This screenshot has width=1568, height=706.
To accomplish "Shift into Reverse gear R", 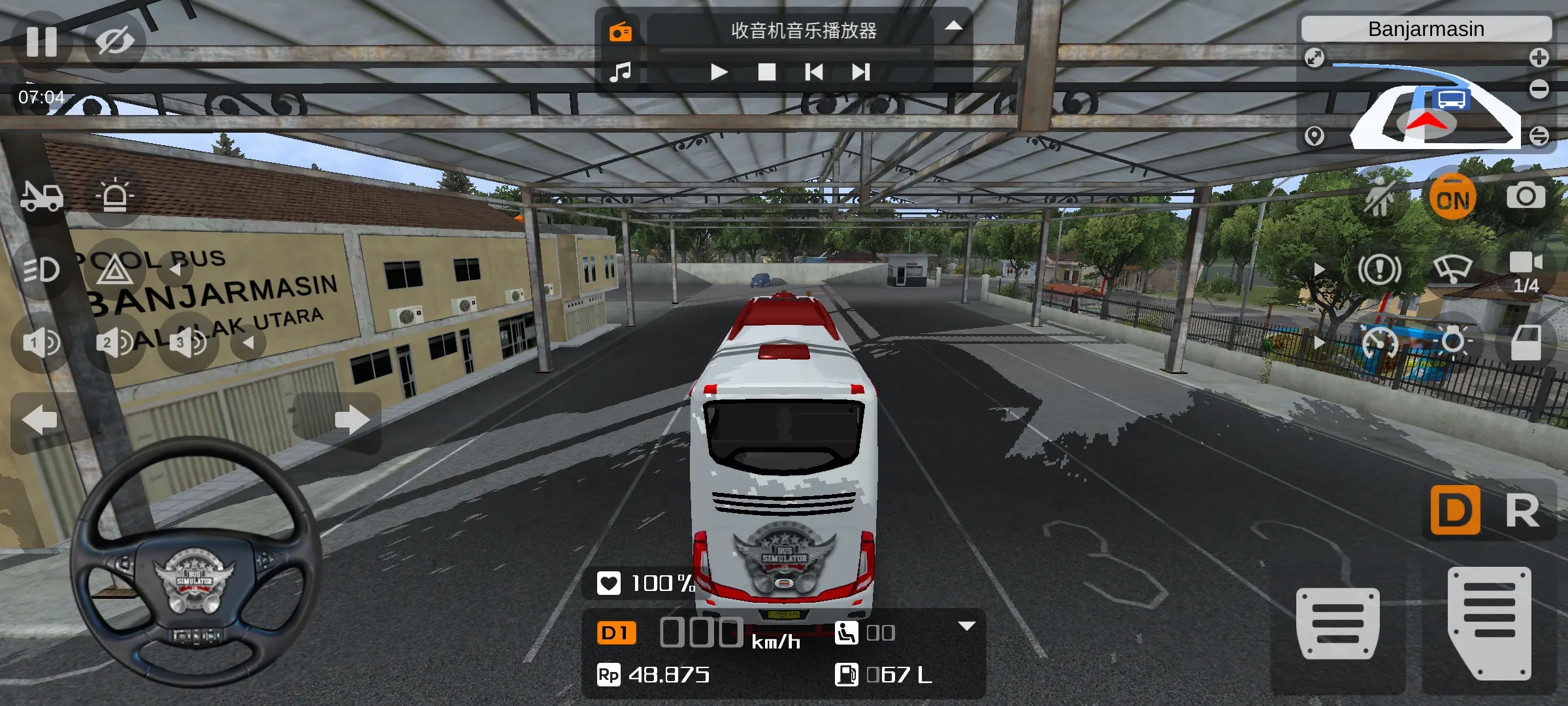I will tap(1522, 511).
